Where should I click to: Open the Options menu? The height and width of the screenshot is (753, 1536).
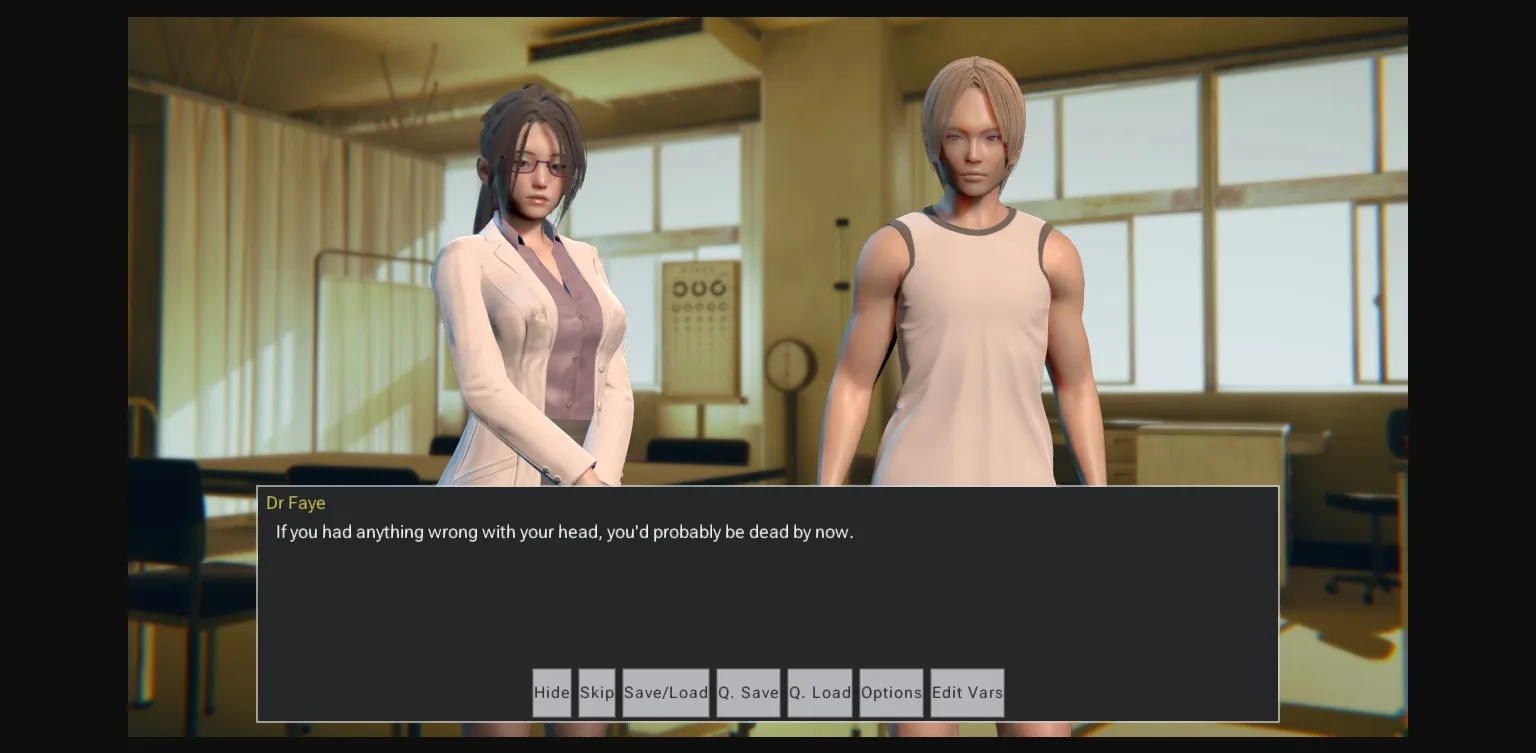891,692
